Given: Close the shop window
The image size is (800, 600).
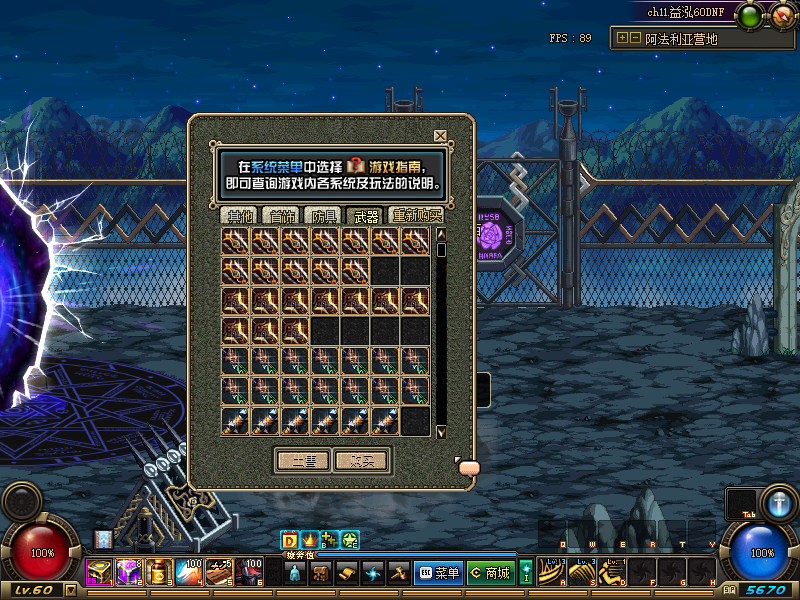Looking at the screenshot, I should pos(440,136).
